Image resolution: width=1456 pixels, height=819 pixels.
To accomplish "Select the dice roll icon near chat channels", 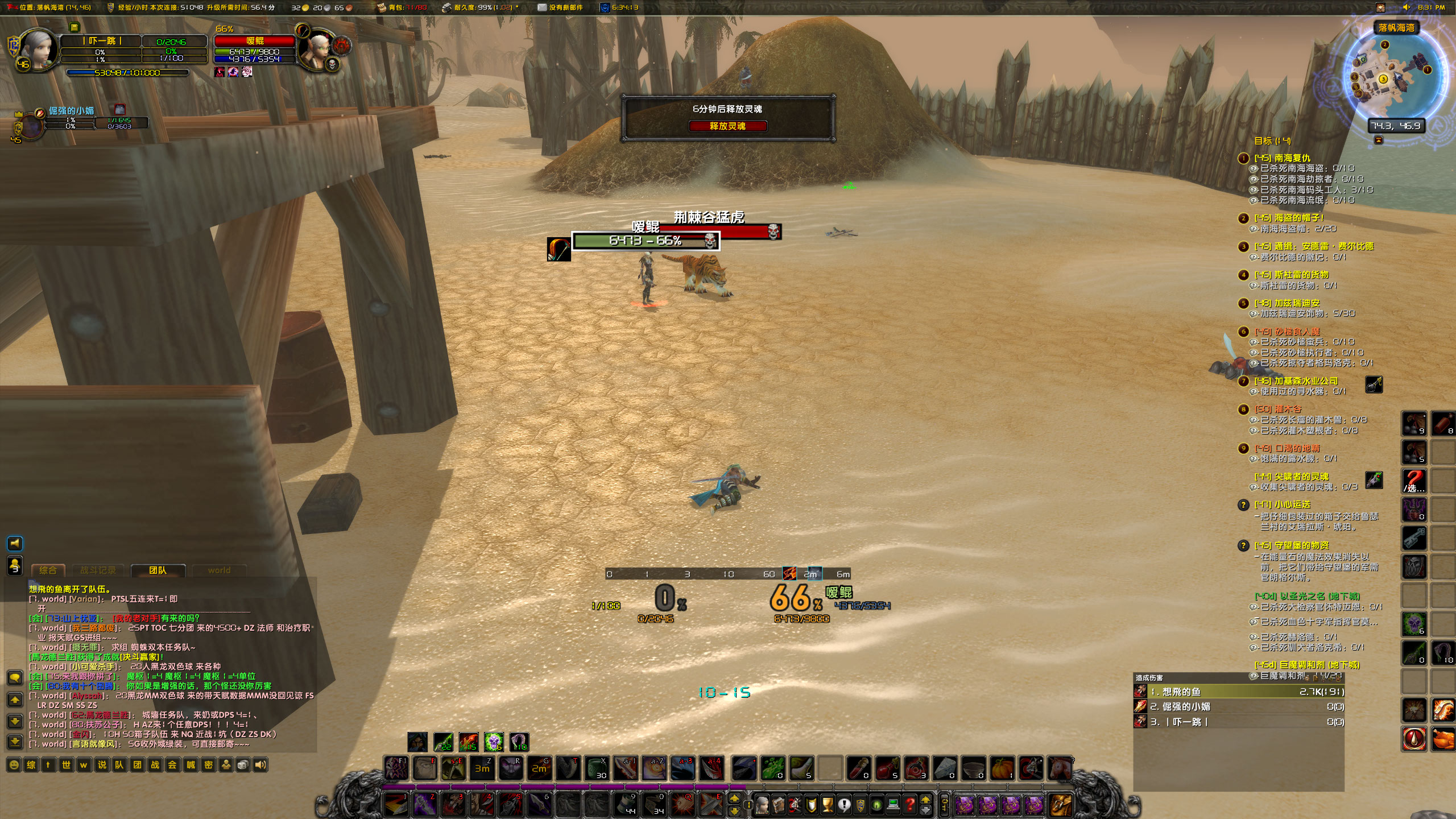I will pyautogui.click(x=243, y=765).
